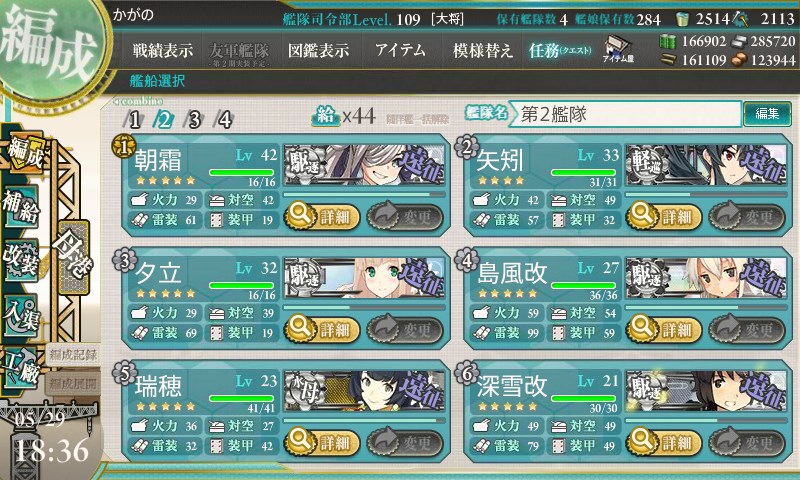Image resolution: width=800 pixels, height=480 pixels.
Task: Open the 模様替え furniture menu
Action: [x=483, y=49]
